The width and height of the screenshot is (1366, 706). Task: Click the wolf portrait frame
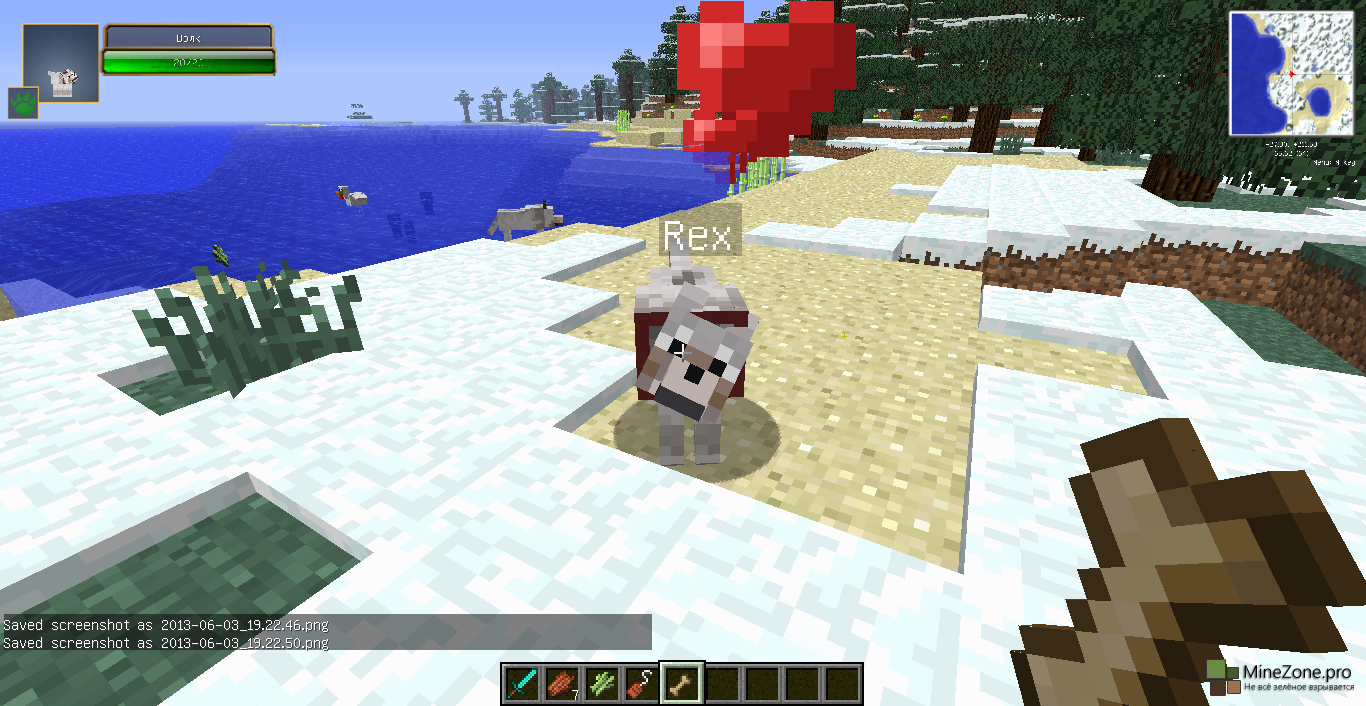tap(61, 63)
